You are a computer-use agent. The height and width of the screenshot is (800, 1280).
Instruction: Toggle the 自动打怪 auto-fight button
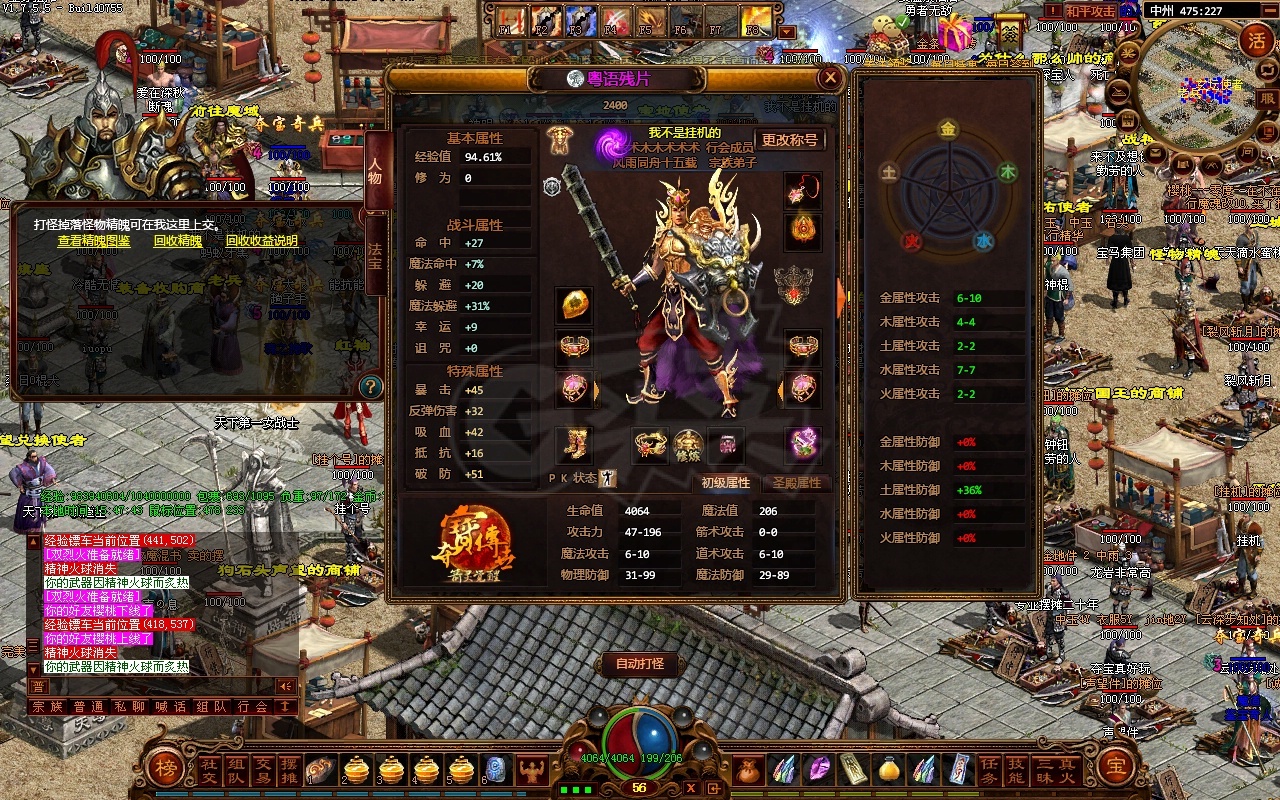click(640, 663)
